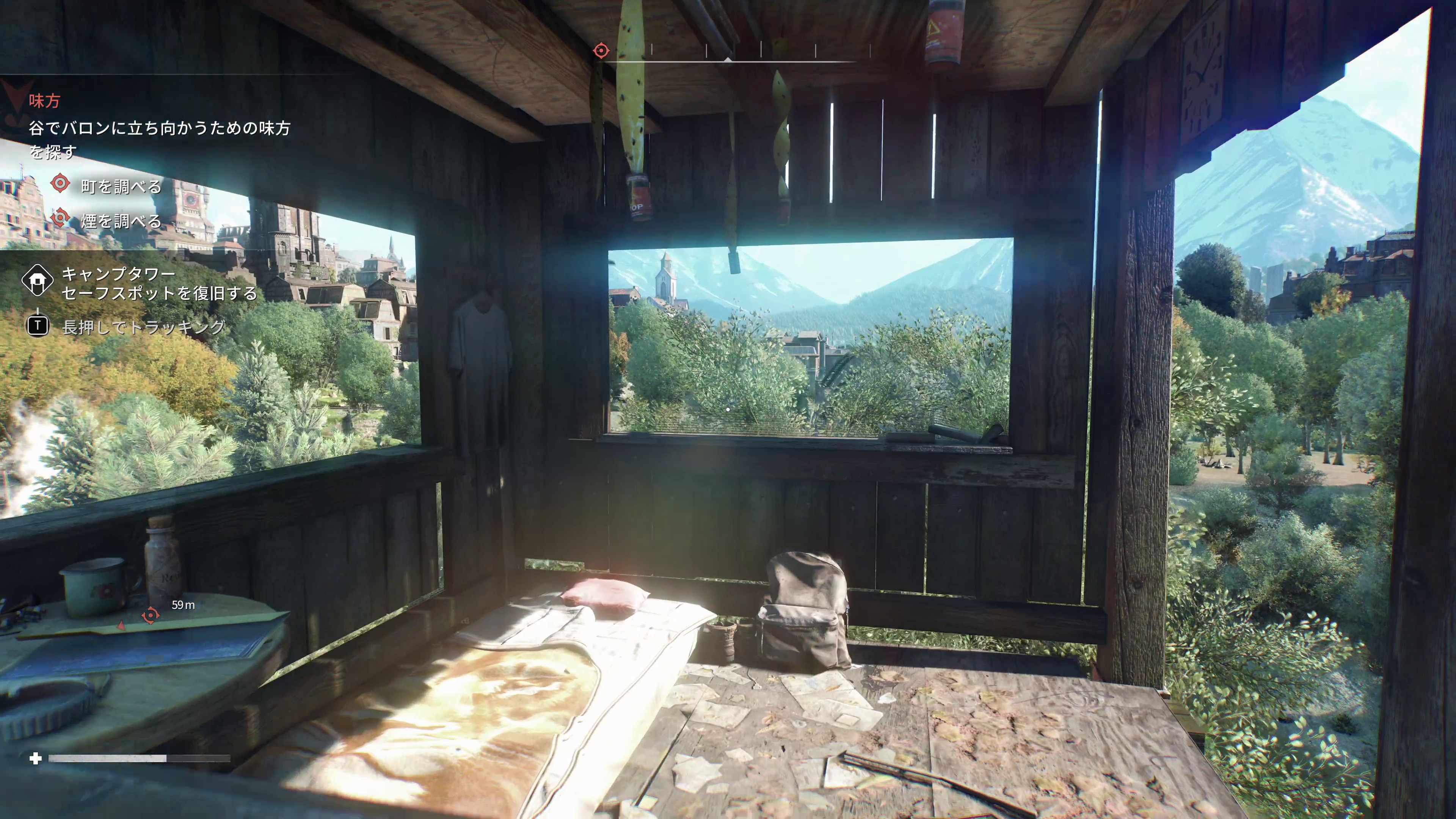This screenshot has height=819, width=1456.
Task: Select the 味方 quest title in tracker
Action: (45, 101)
